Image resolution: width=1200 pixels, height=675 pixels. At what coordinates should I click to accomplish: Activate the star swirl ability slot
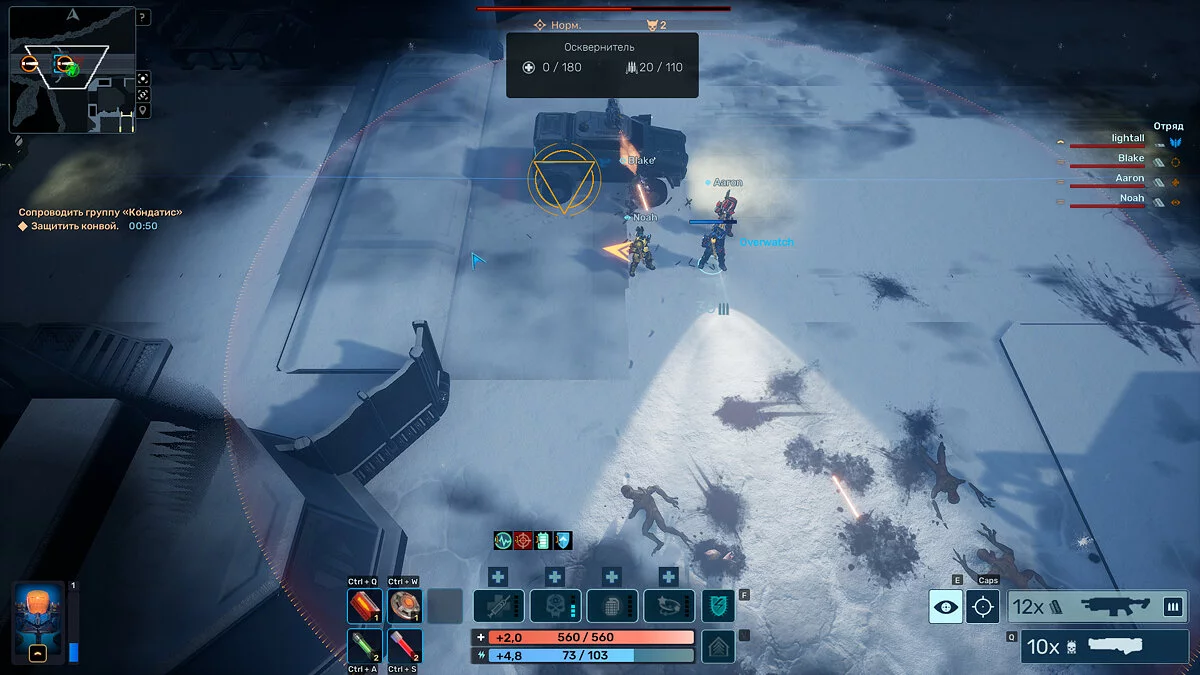pos(669,606)
